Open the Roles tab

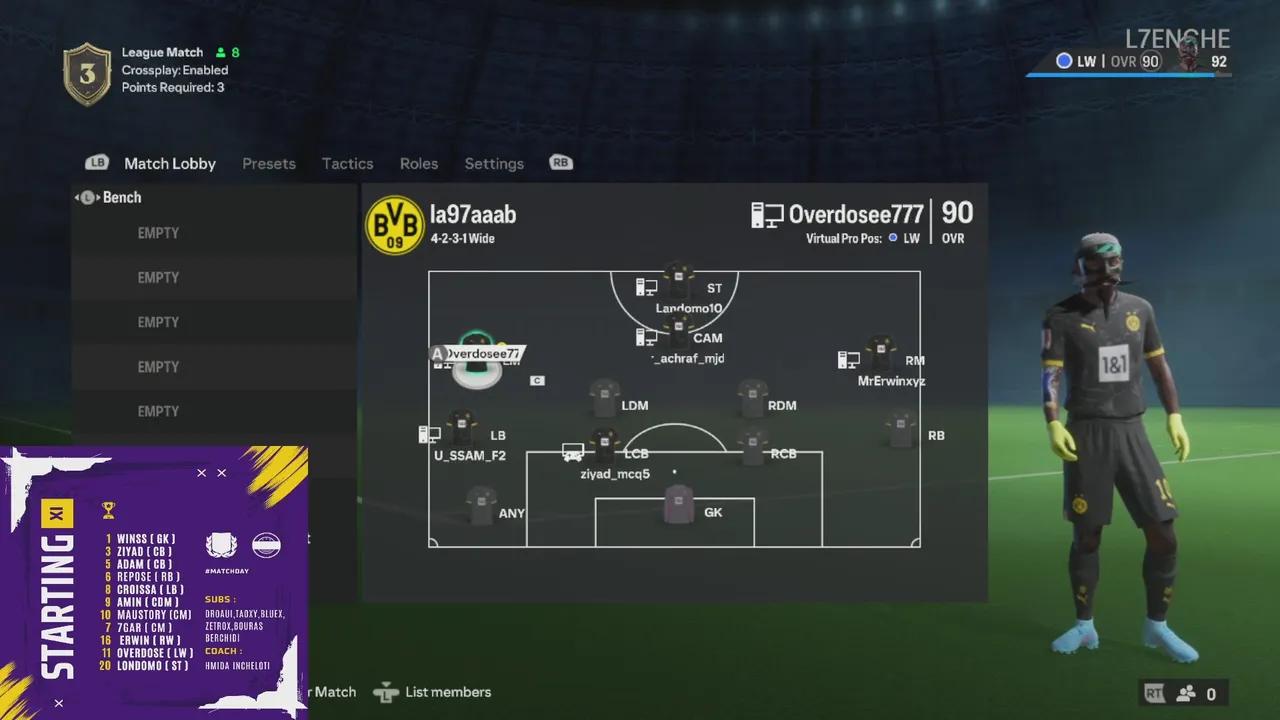click(x=419, y=164)
